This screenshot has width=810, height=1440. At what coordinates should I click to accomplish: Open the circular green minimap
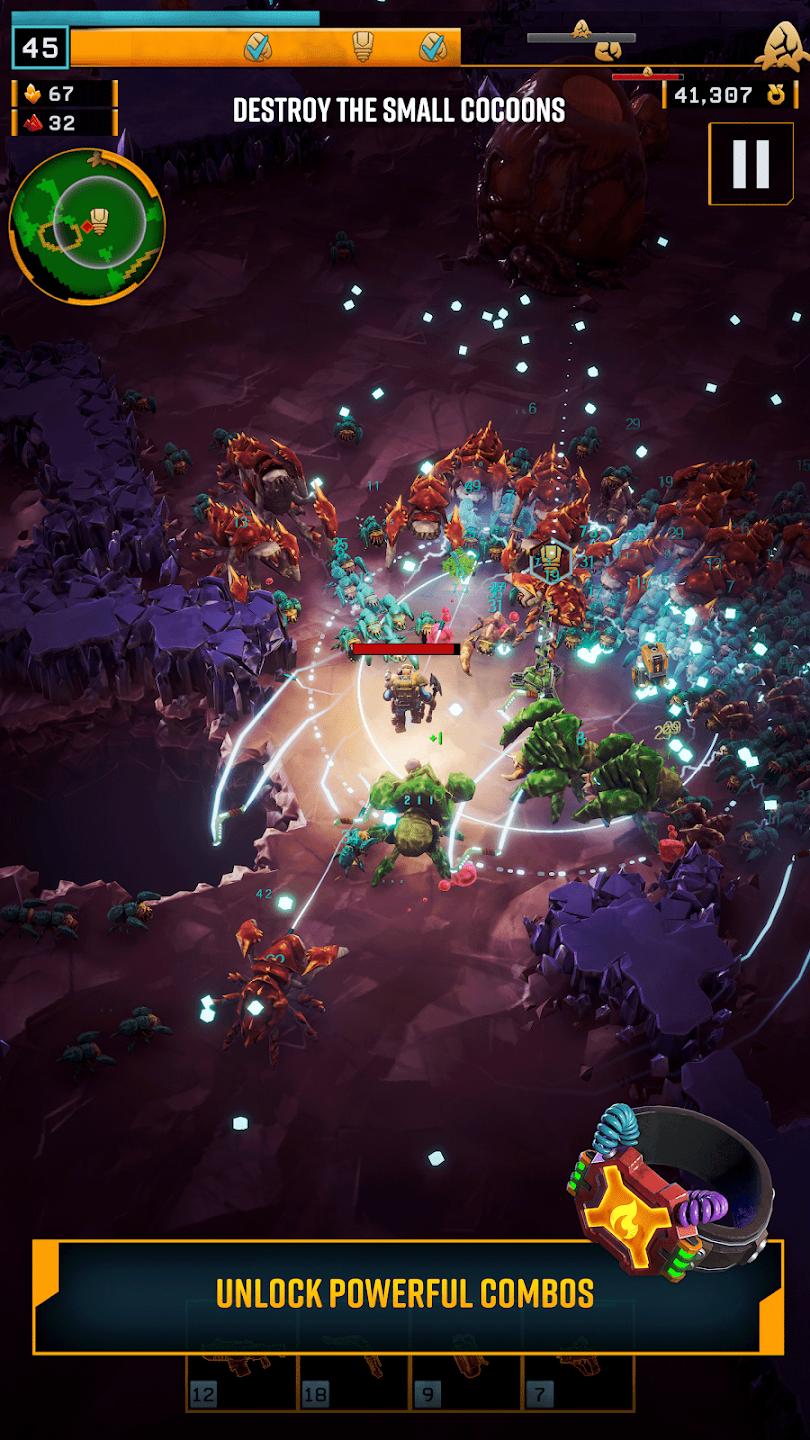point(87,227)
